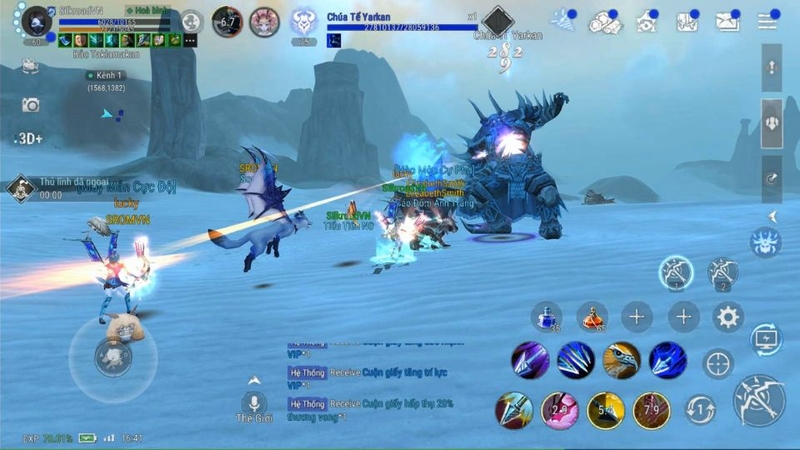The width and height of the screenshot is (800, 450).
Task: Use the red health potion slot
Action: coord(592,317)
